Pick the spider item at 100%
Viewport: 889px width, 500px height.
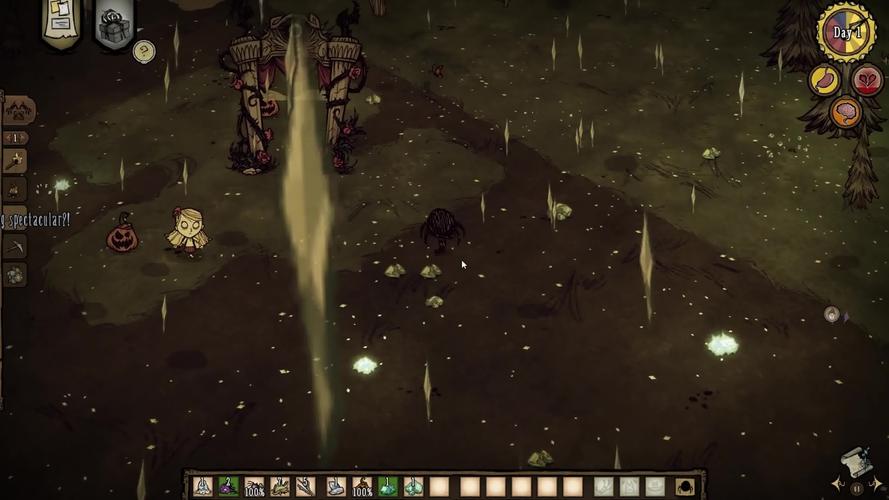[255, 486]
